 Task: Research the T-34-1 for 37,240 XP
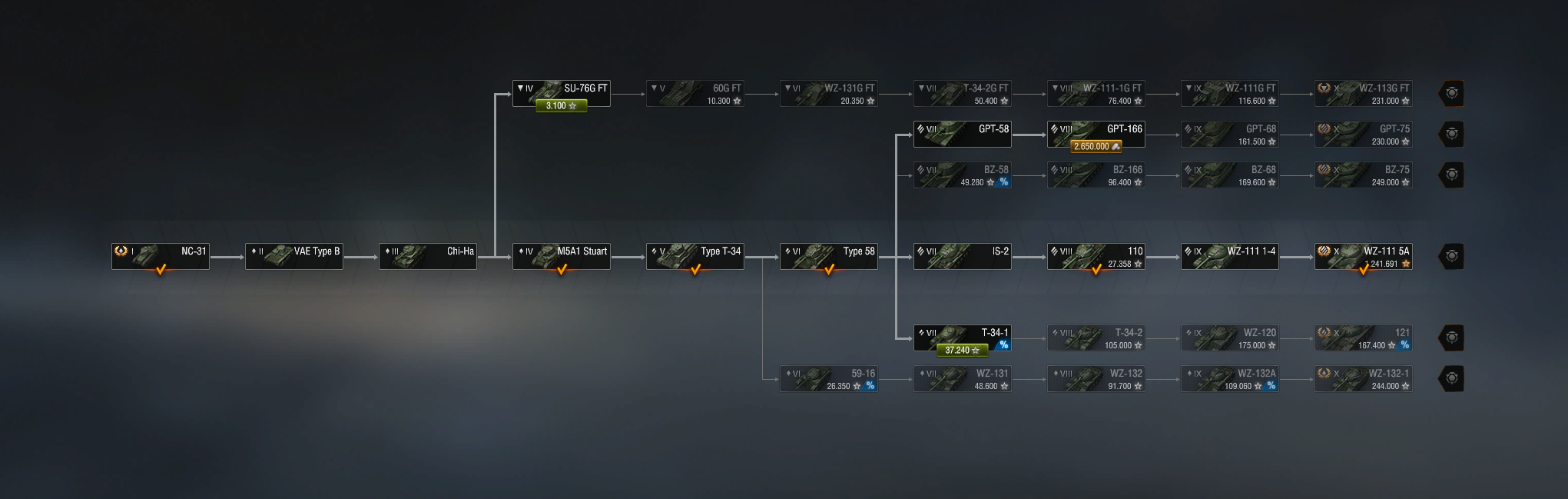(x=962, y=351)
